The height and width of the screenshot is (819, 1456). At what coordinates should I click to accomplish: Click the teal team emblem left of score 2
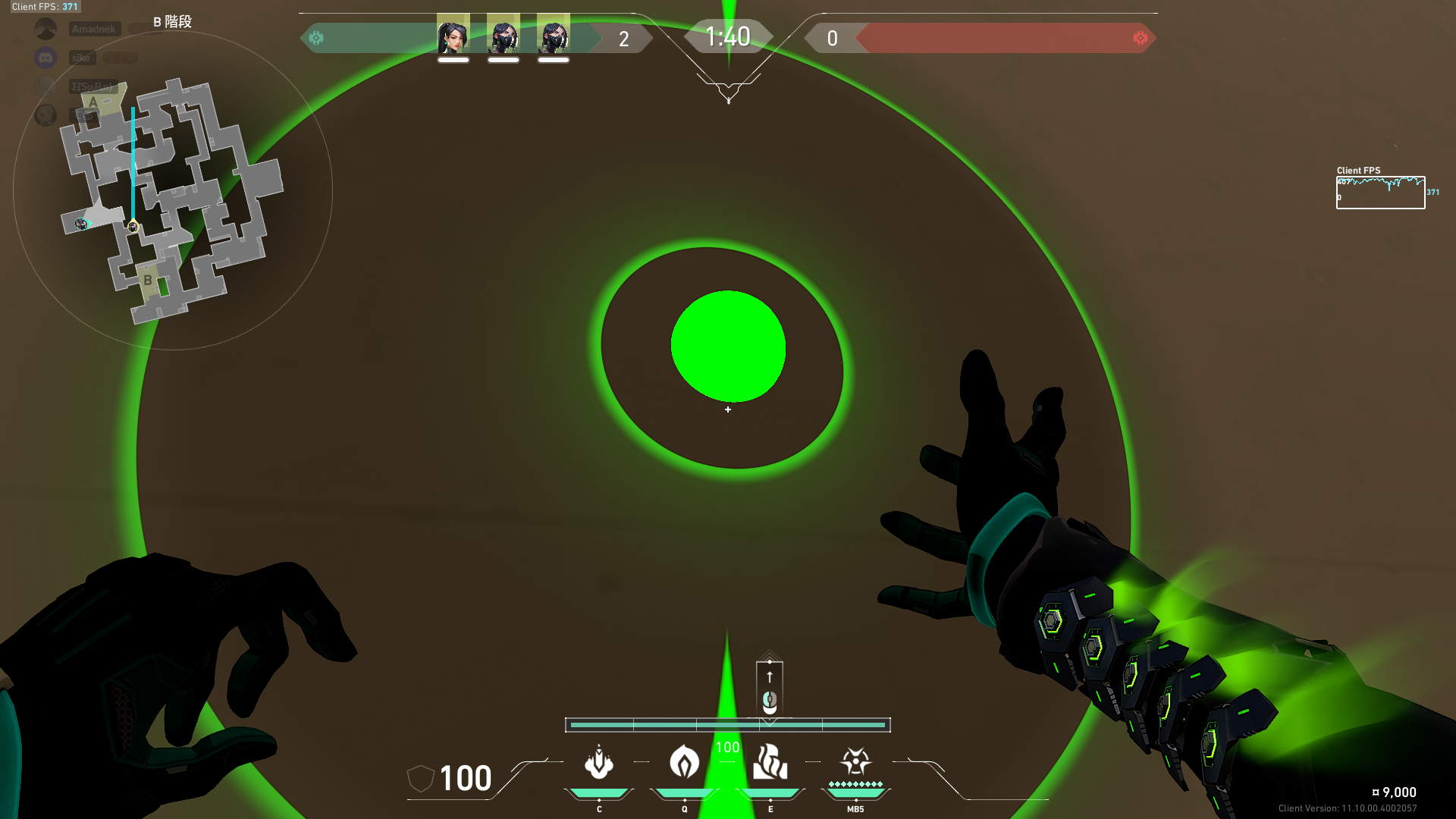coord(316,36)
